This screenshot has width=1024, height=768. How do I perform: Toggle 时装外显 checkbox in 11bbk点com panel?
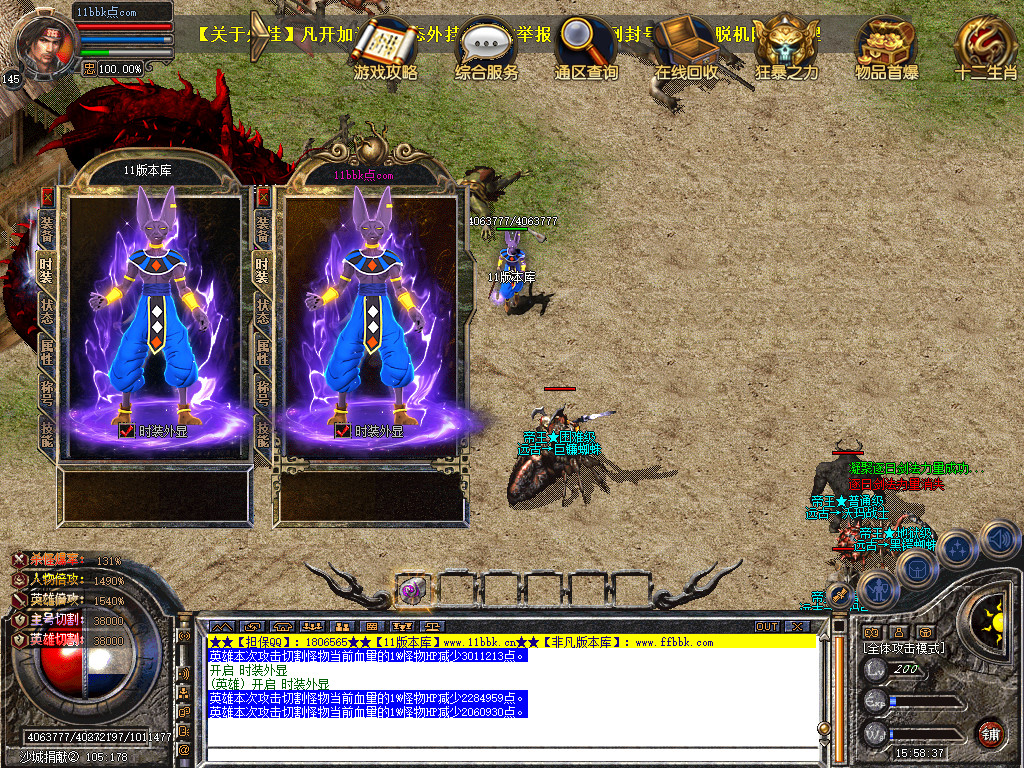[x=342, y=431]
